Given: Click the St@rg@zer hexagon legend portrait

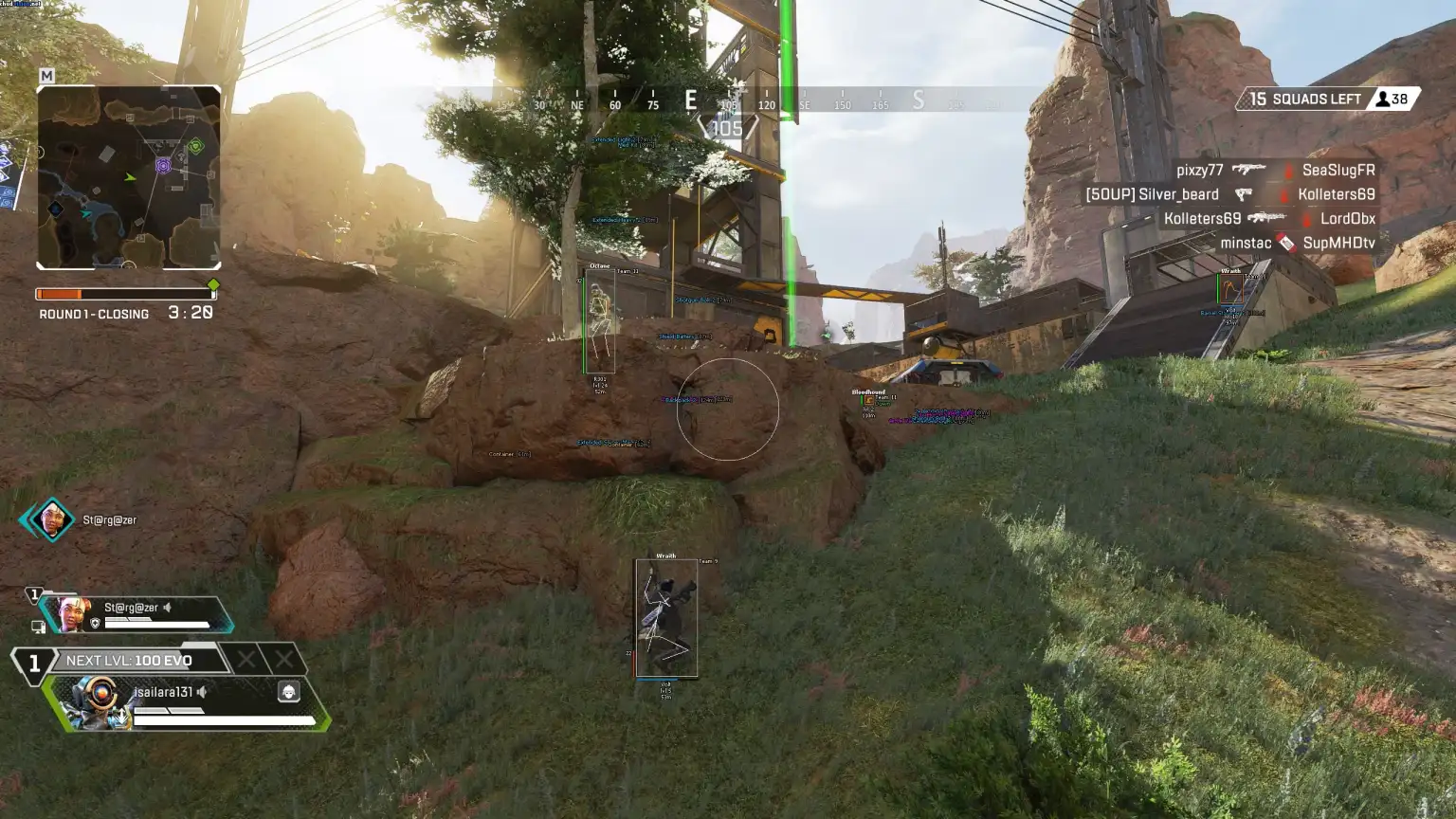Looking at the screenshot, I should coord(51,519).
